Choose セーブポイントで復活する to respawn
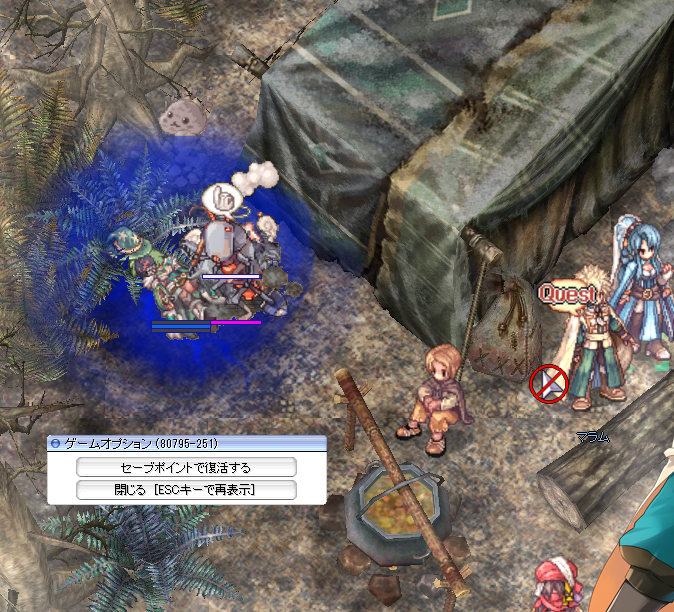 [x=186, y=467]
